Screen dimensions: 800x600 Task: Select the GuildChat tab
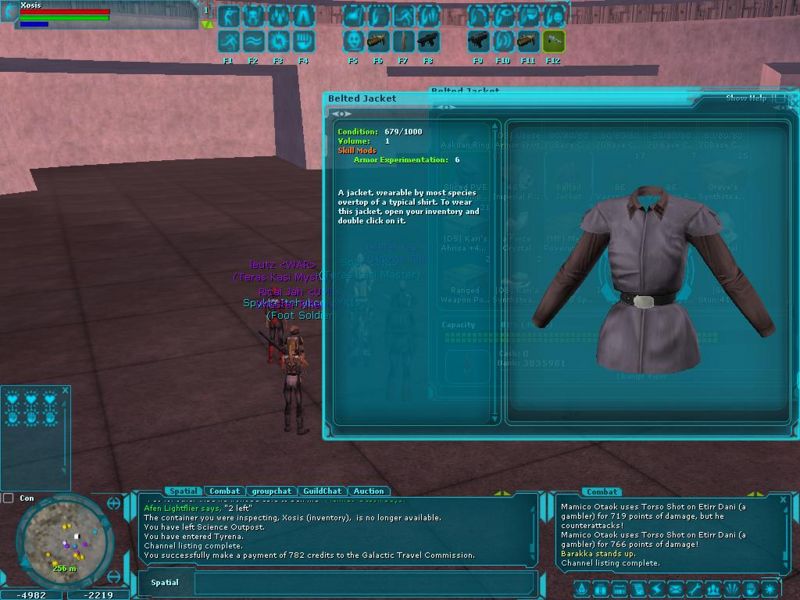322,491
